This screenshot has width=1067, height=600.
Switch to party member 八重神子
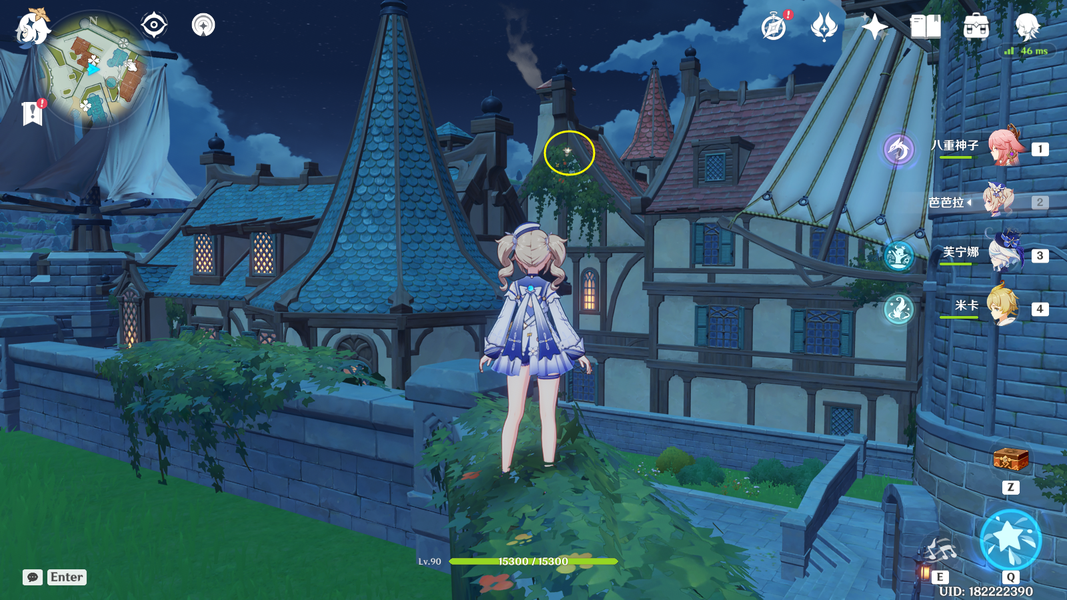point(1005,149)
